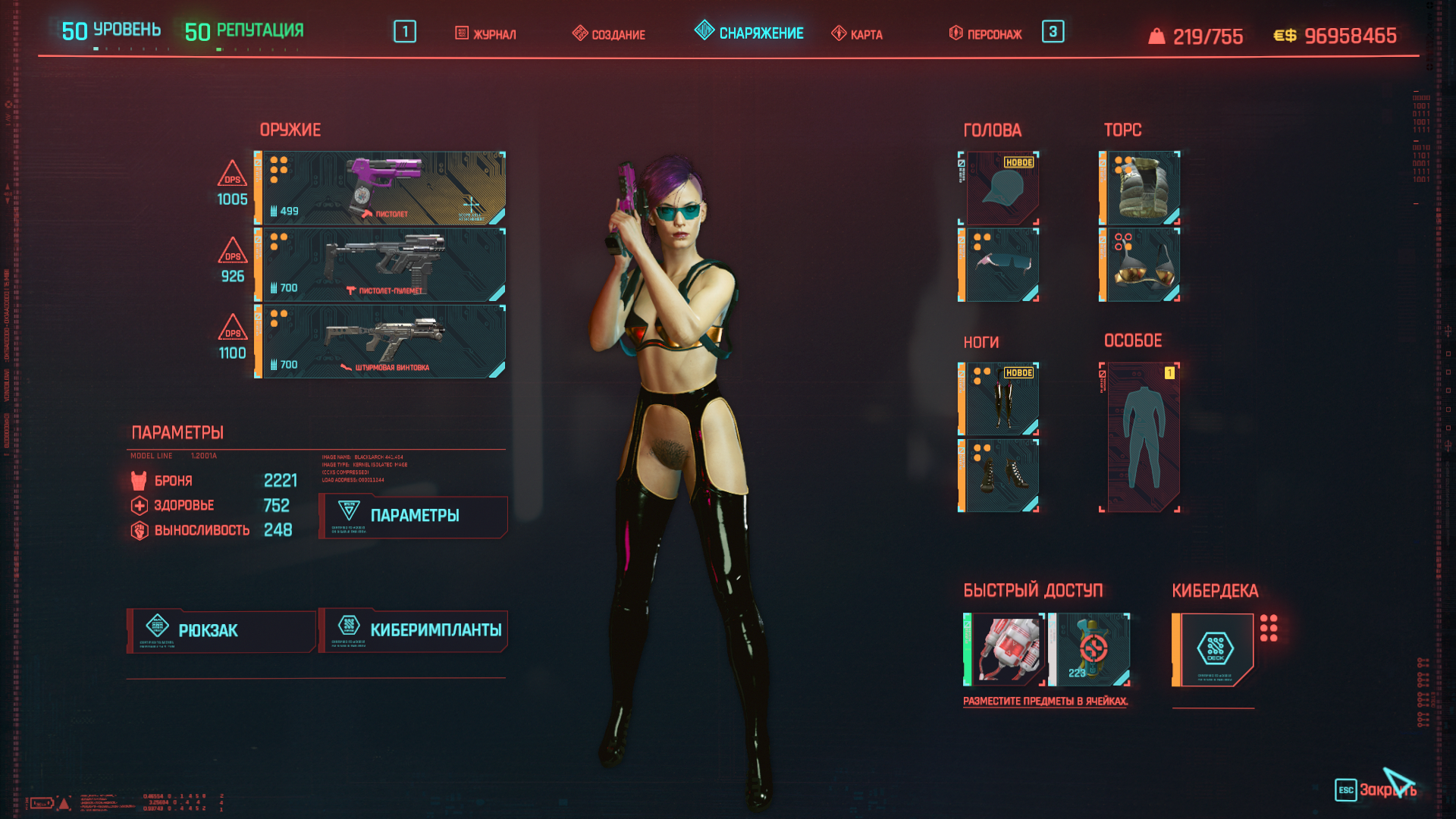Select the cap head slot
1456x819 pixels.
pos(1001,187)
